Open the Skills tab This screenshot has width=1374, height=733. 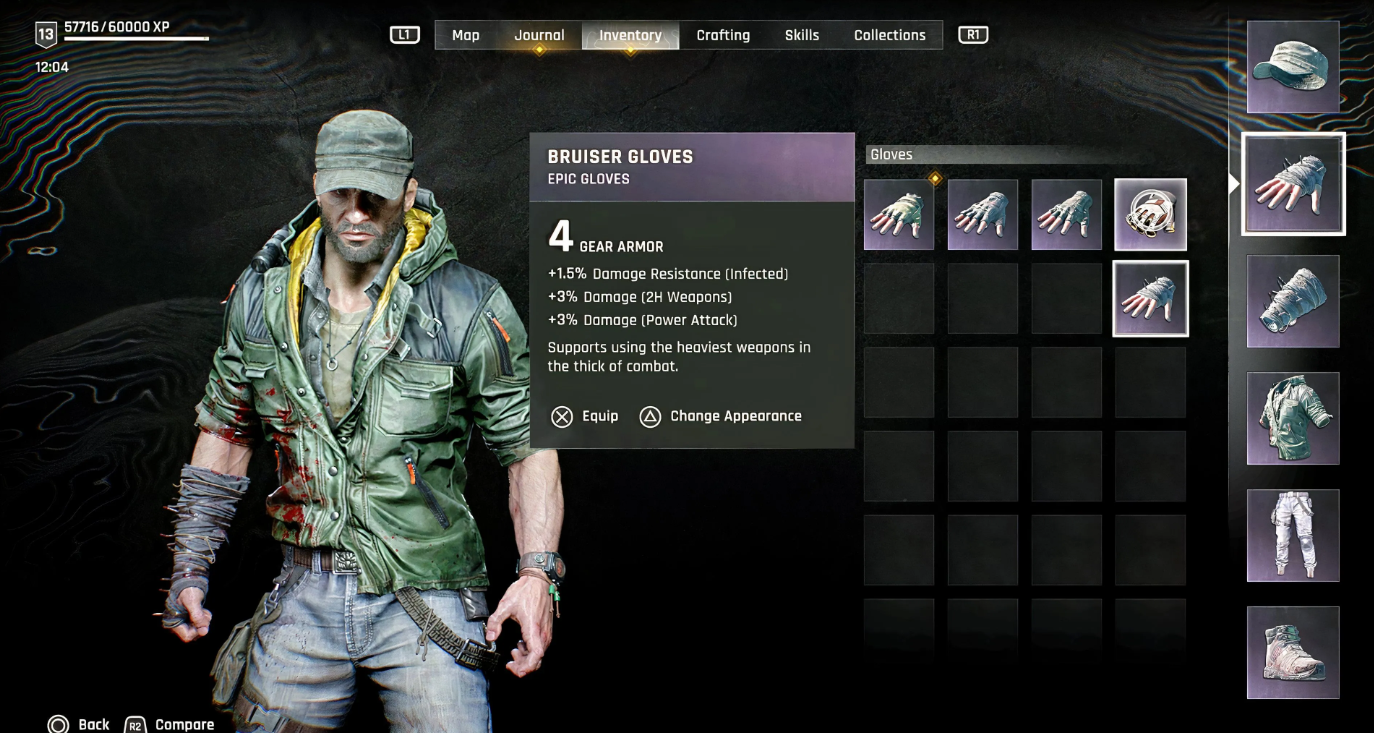(x=802, y=35)
